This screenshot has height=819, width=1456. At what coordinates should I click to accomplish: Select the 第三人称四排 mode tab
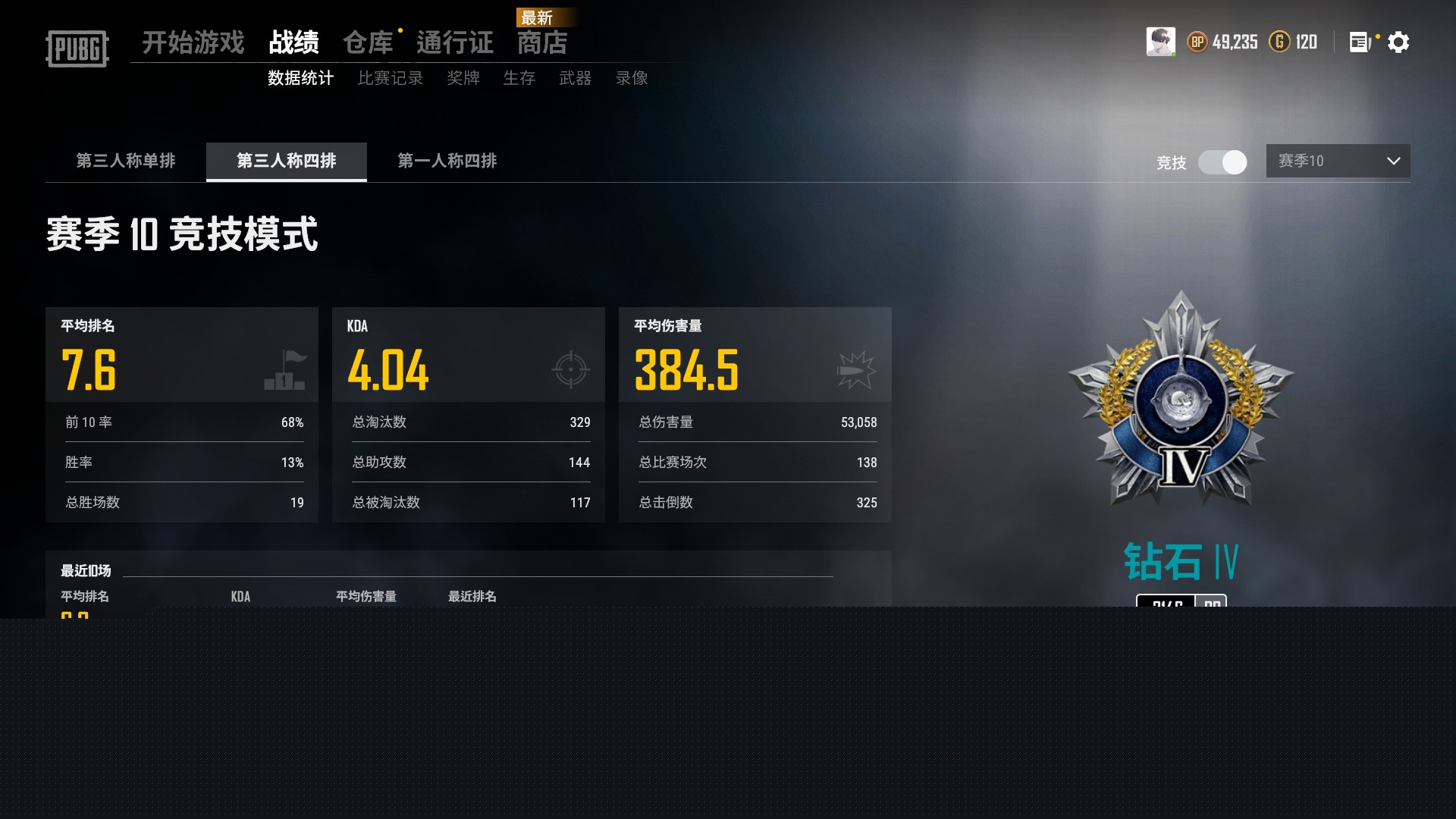(287, 161)
